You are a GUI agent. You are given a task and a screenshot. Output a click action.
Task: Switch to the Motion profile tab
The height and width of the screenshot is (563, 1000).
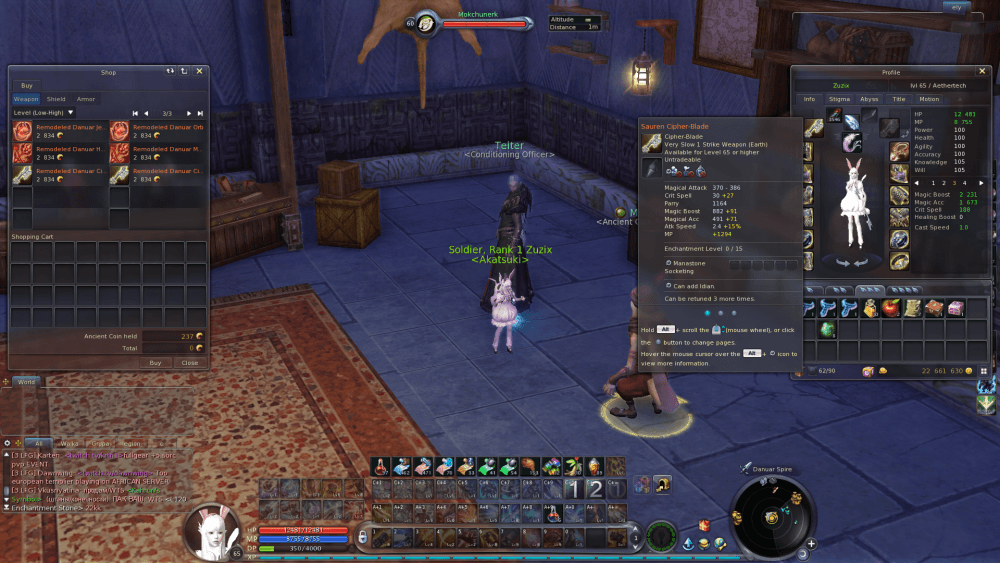[929, 99]
